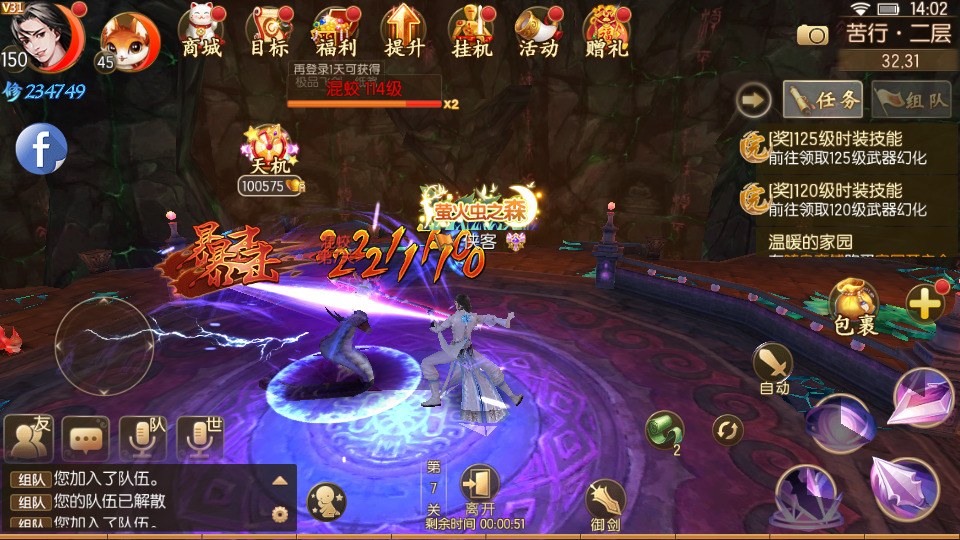Screen dimensions: 960x540
Task: Open the 赠礼 gift menu
Action: click(x=606, y=31)
